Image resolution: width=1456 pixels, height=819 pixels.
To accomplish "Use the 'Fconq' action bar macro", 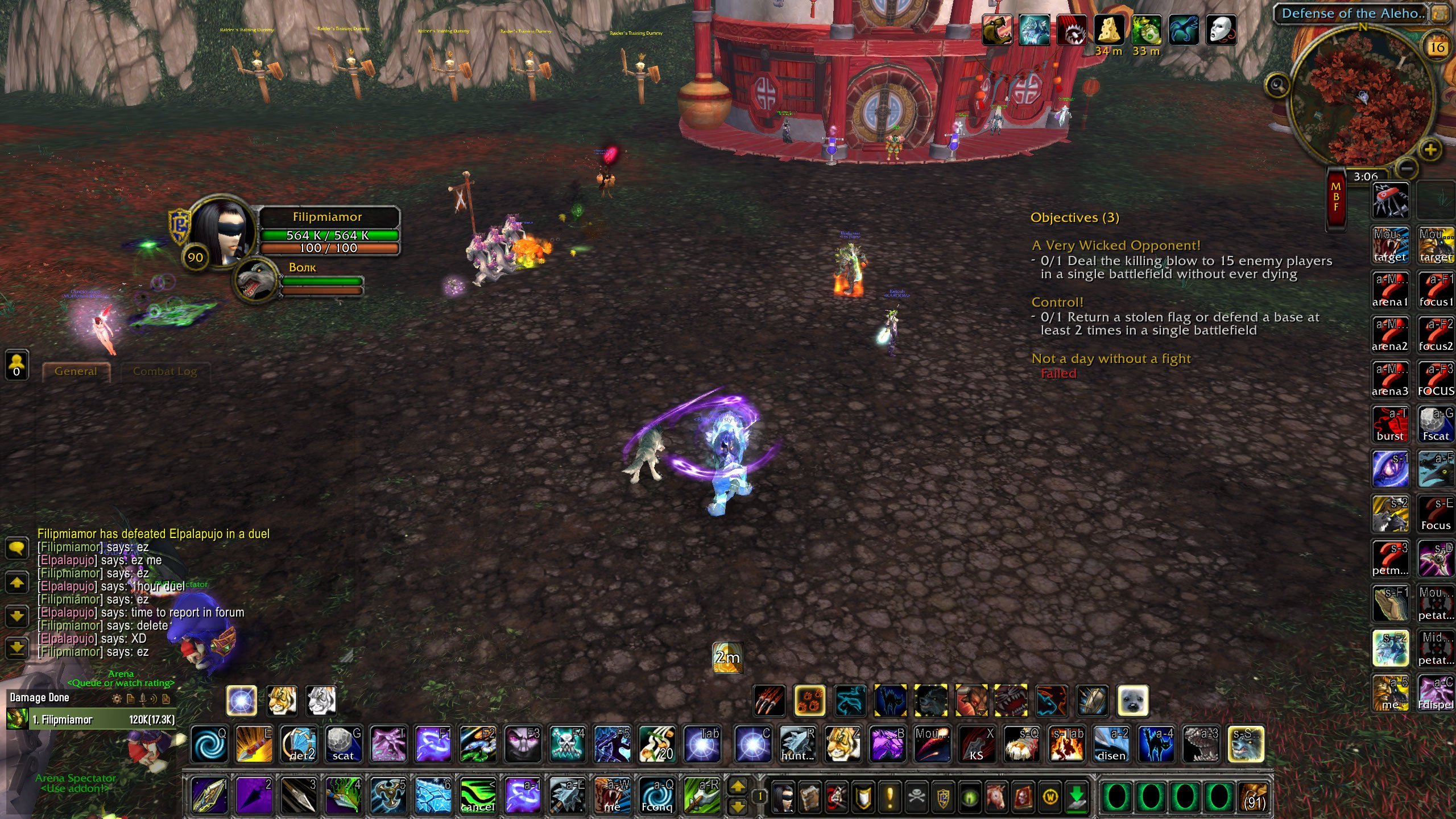I will [657, 795].
